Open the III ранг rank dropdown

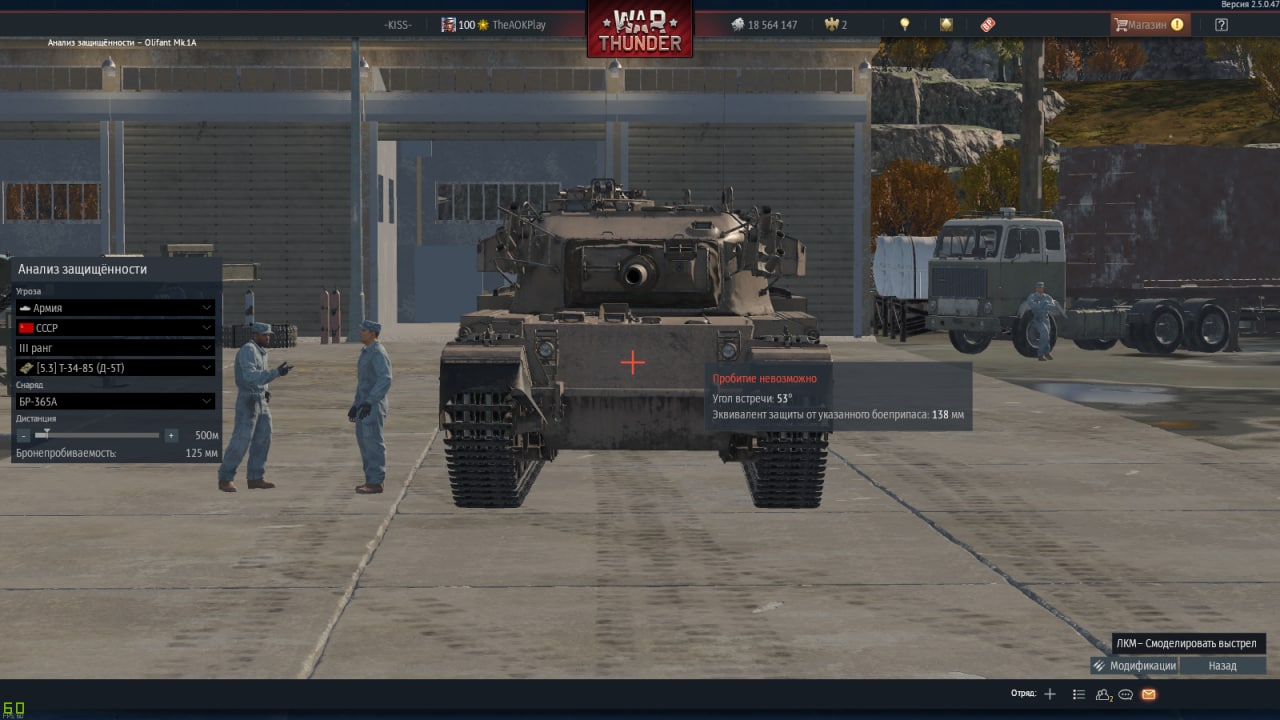click(116, 348)
